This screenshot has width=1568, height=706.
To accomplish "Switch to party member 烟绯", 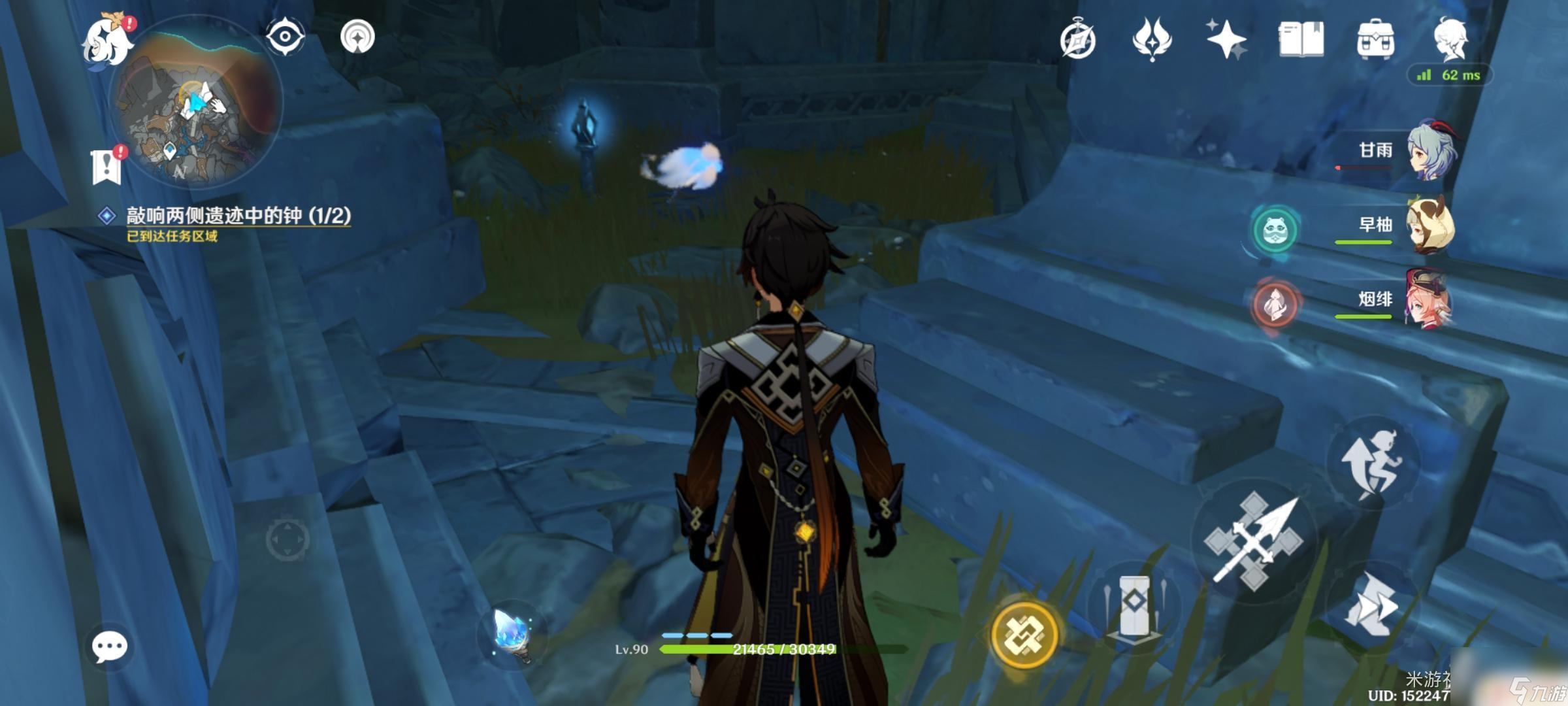I will pos(1429,301).
